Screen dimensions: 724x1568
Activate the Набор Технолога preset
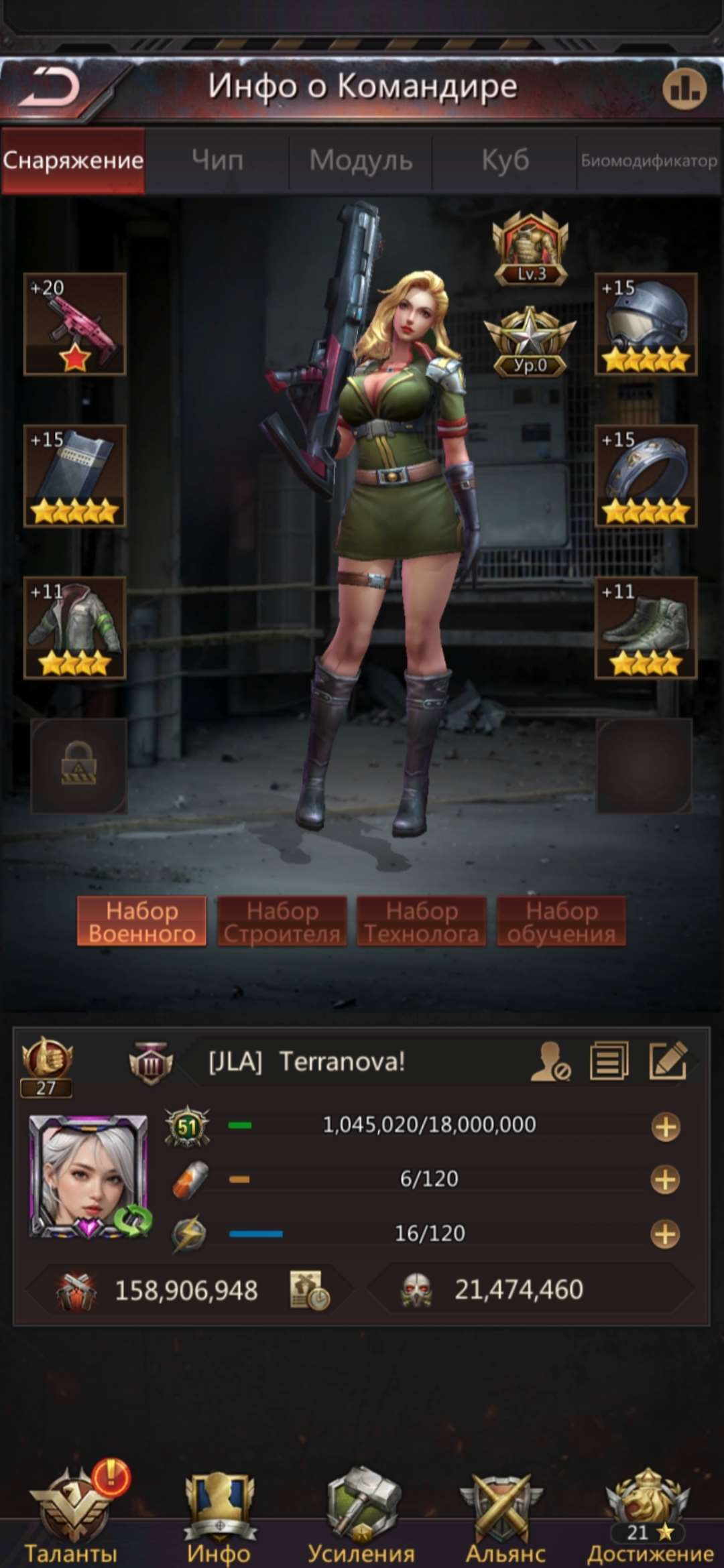(x=422, y=921)
